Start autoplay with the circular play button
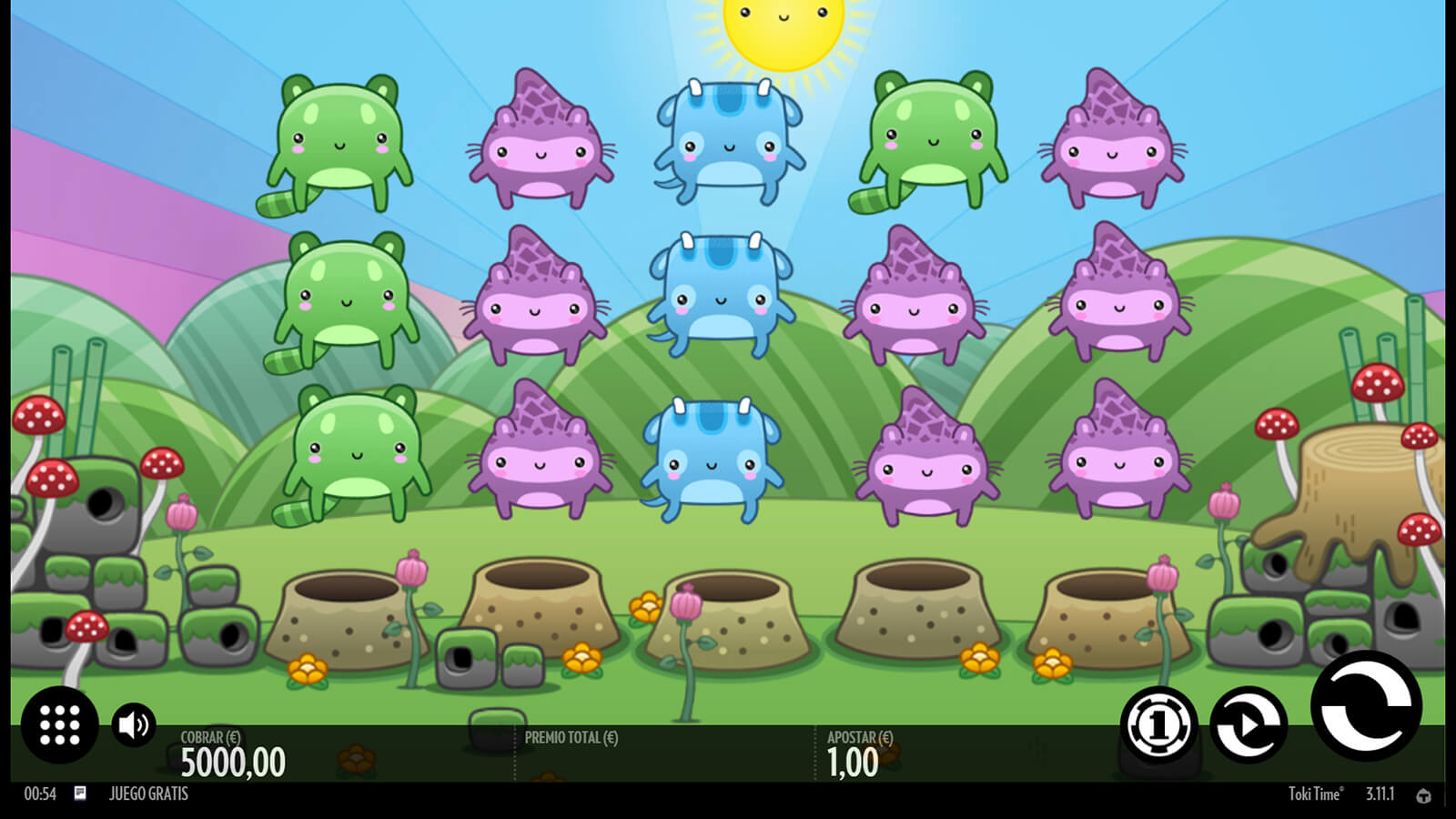This screenshot has width=1456, height=819. (x=1249, y=725)
